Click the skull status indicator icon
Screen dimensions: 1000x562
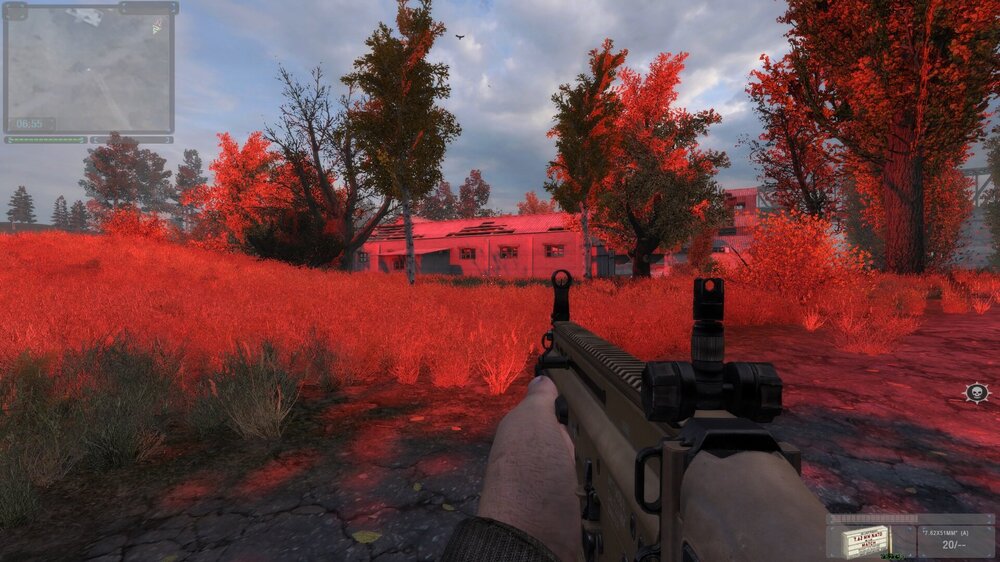click(977, 392)
